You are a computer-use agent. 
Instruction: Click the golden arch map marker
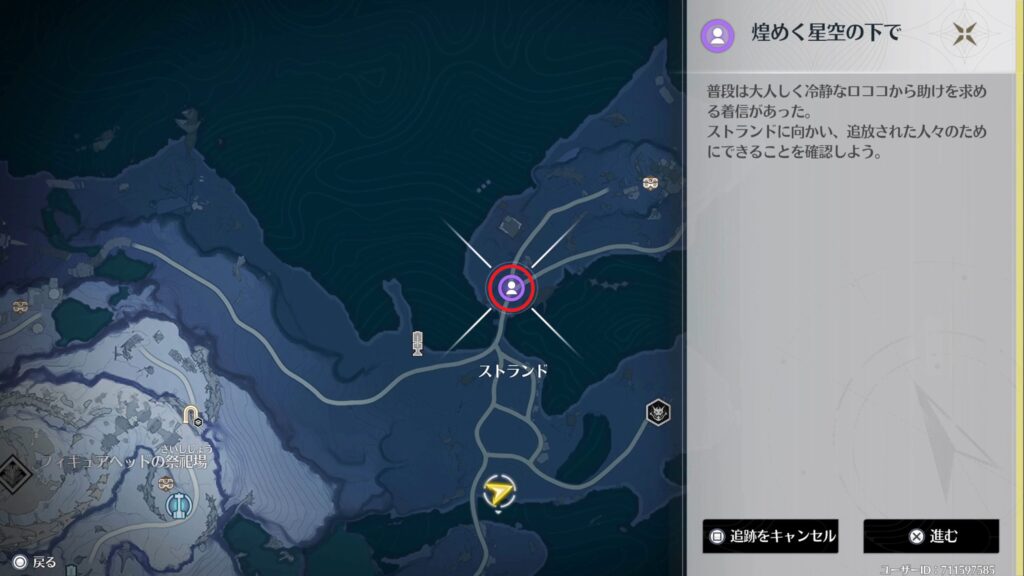pos(191,415)
